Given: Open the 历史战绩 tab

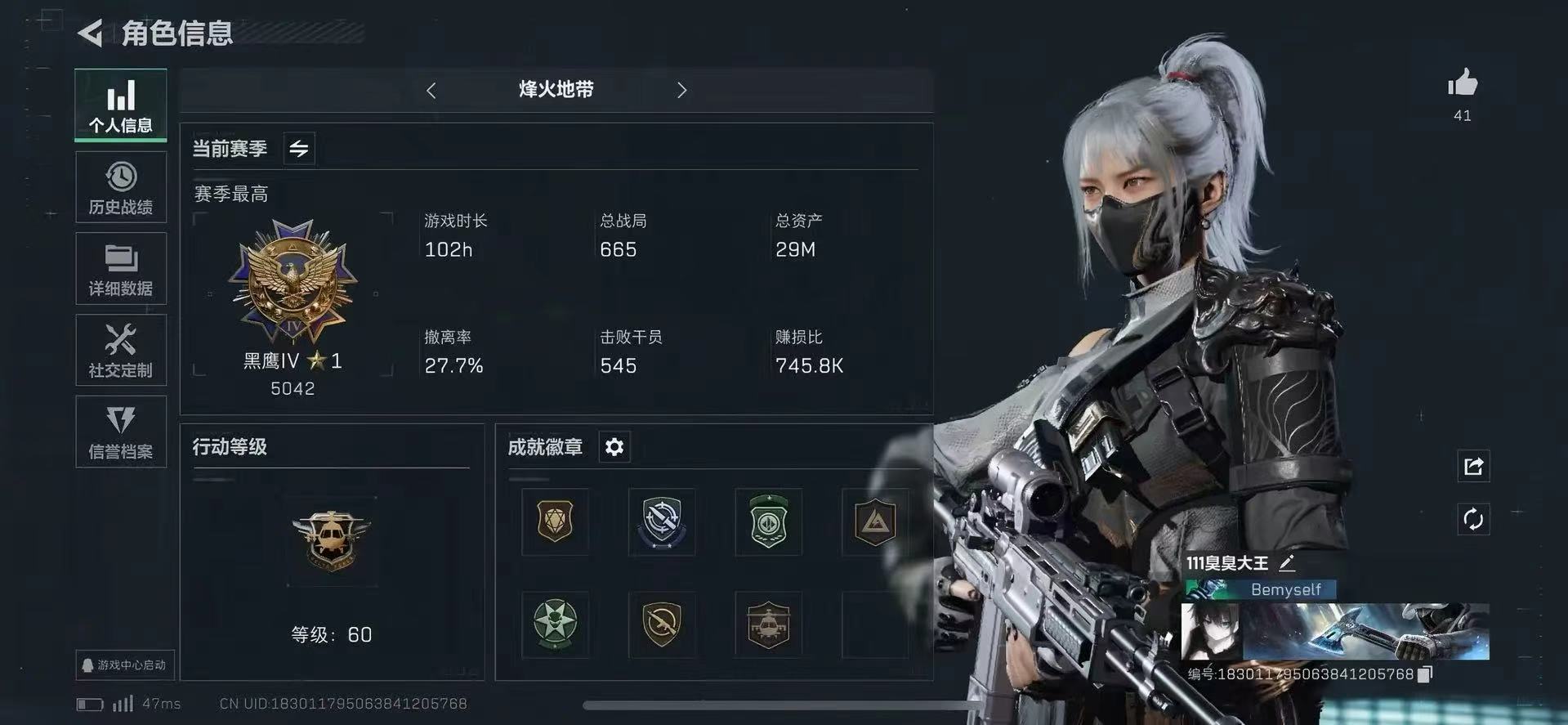Looking at the screenshot, I should (121, 188).
